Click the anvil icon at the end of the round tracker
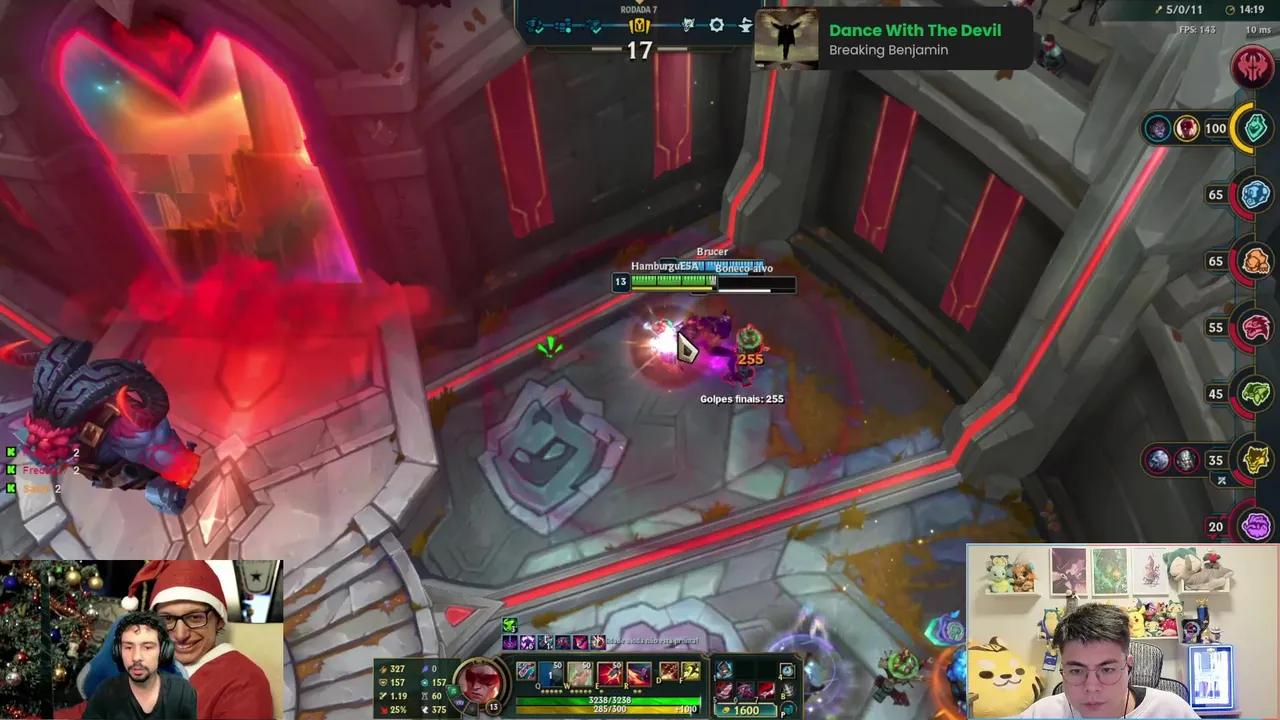 coord(745,25)
